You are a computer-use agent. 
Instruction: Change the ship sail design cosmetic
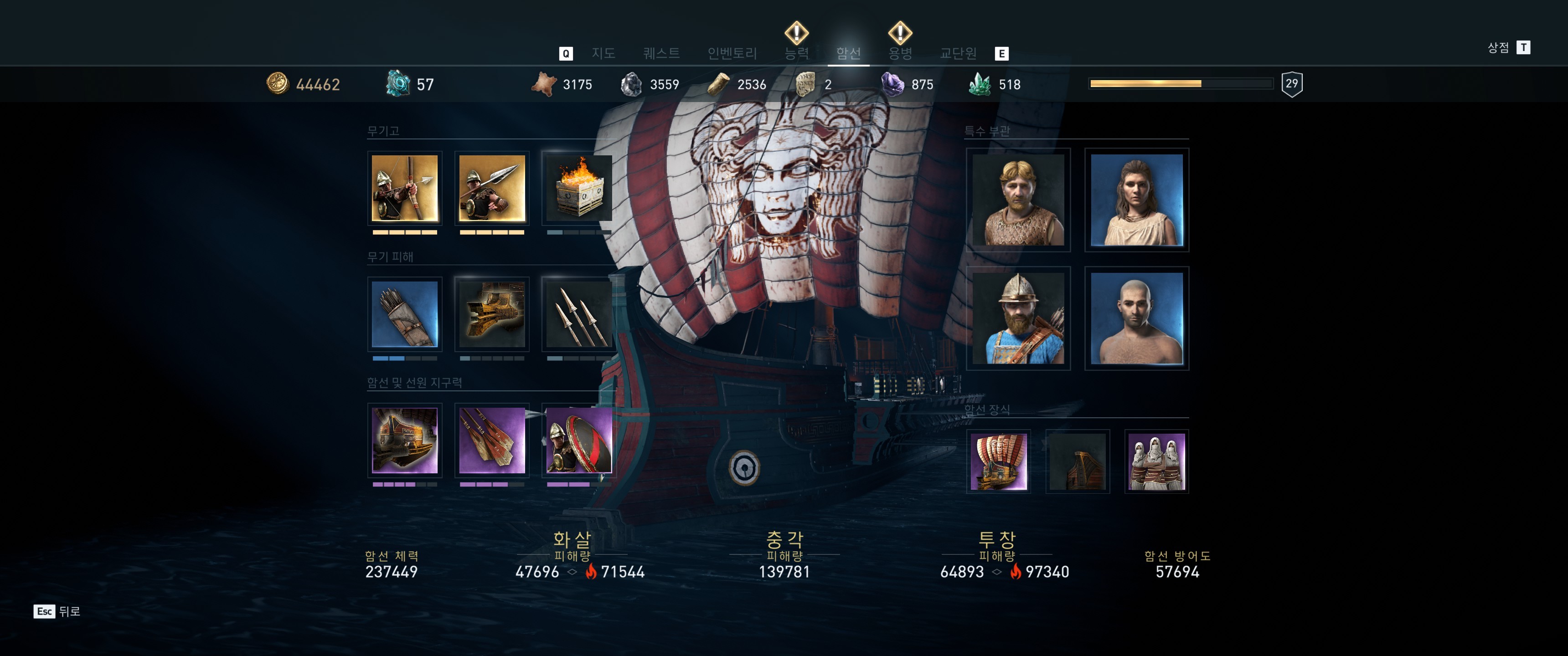point(998,461)
